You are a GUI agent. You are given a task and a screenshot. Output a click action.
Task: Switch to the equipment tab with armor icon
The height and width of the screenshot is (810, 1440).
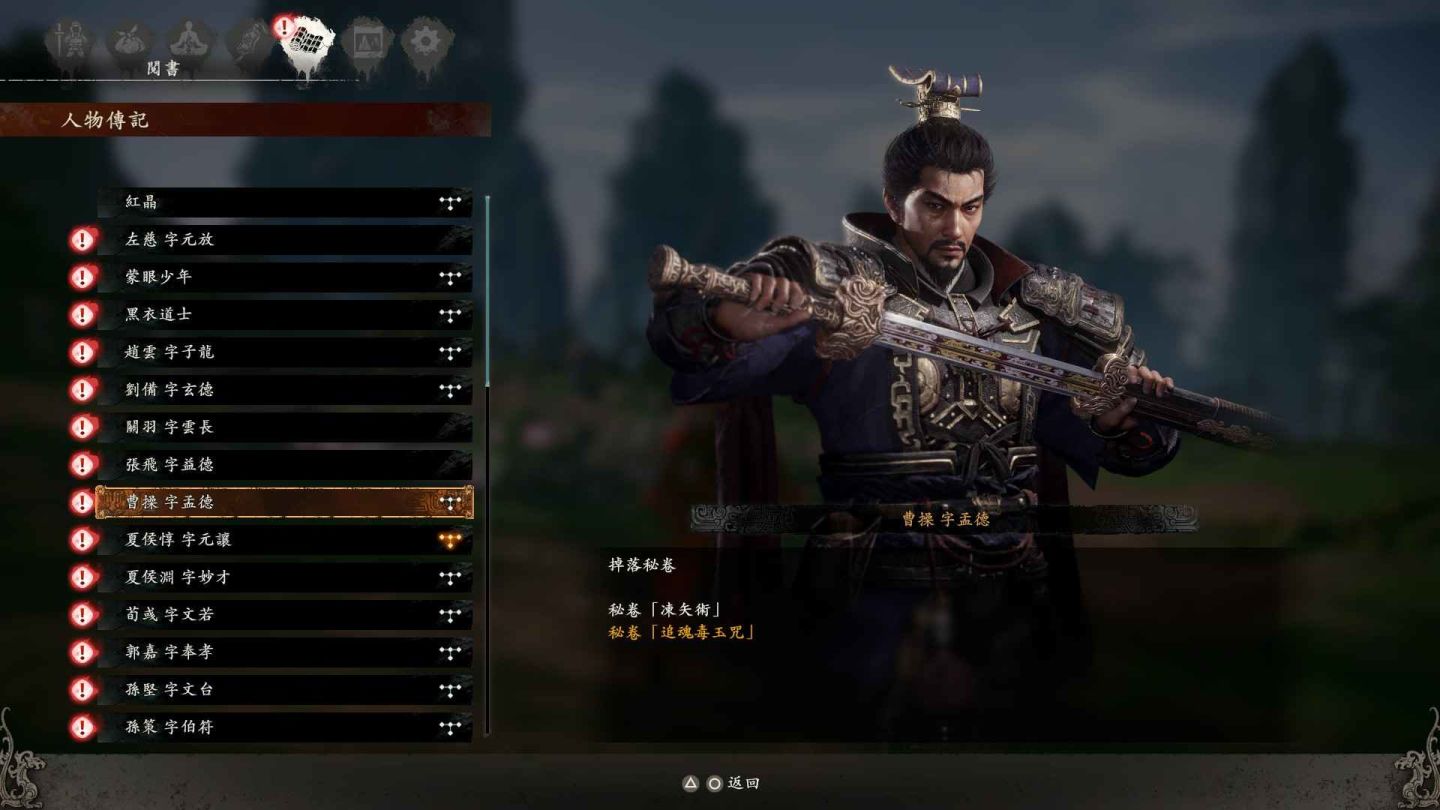tap(70, 43)
